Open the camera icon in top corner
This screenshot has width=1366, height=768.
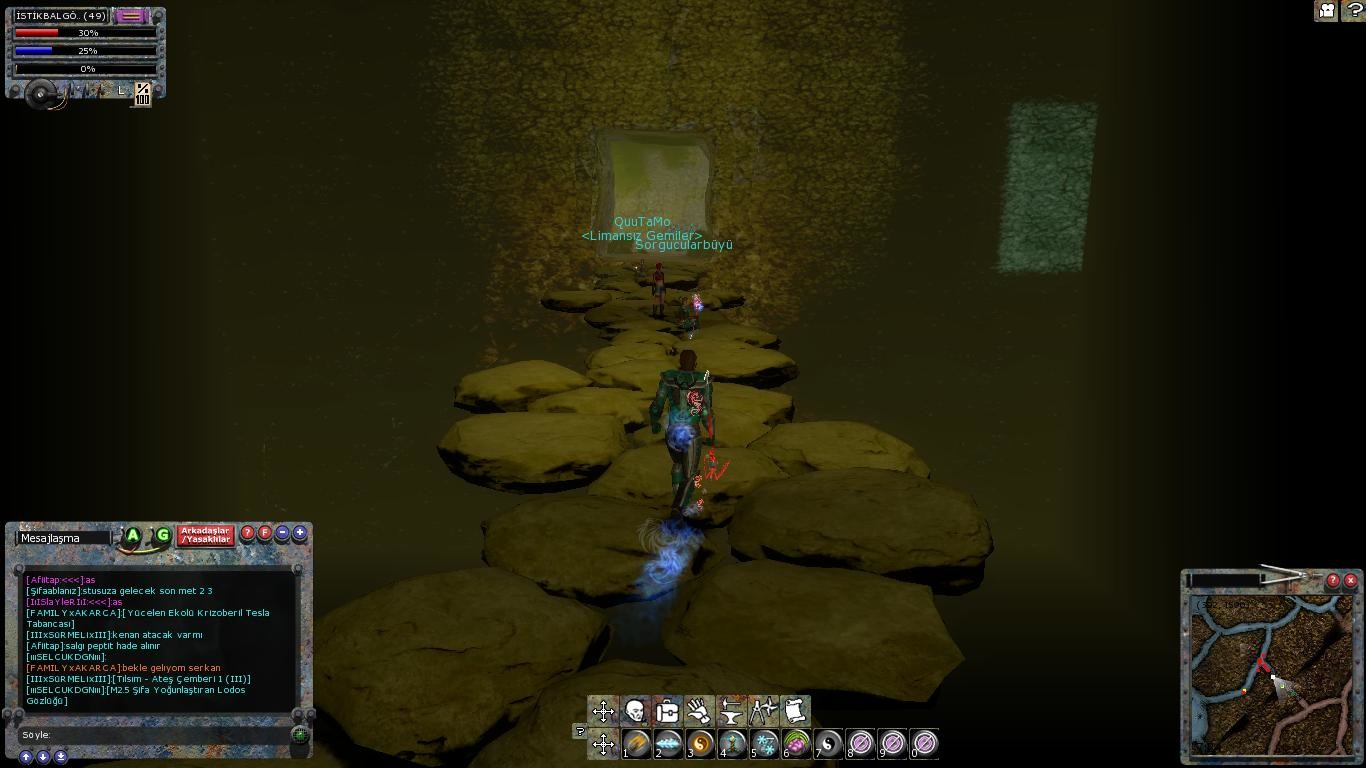[1326, 11]
